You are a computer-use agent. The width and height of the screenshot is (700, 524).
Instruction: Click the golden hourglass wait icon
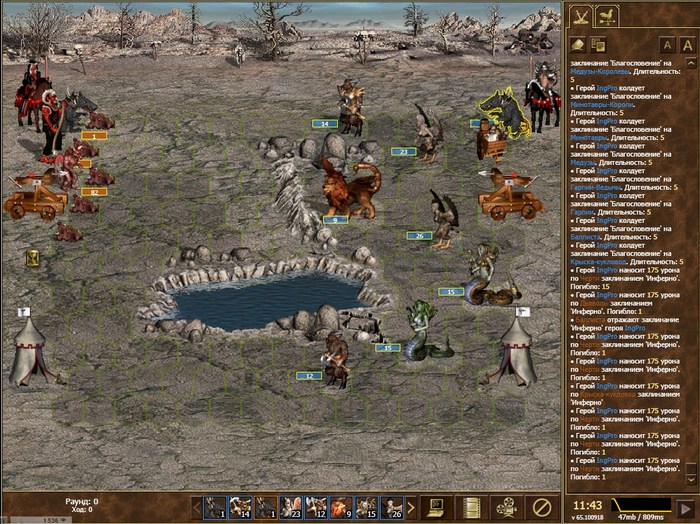(33, 258)
